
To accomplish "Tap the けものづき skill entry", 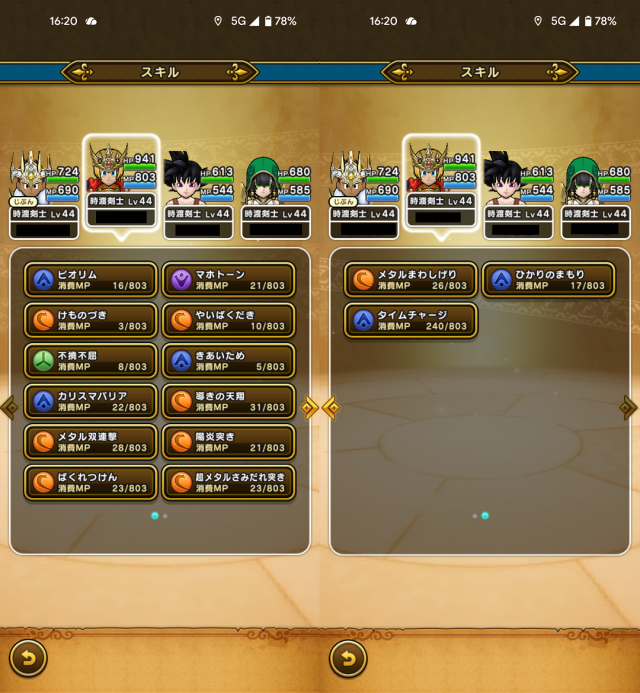I will click(92, 320).
